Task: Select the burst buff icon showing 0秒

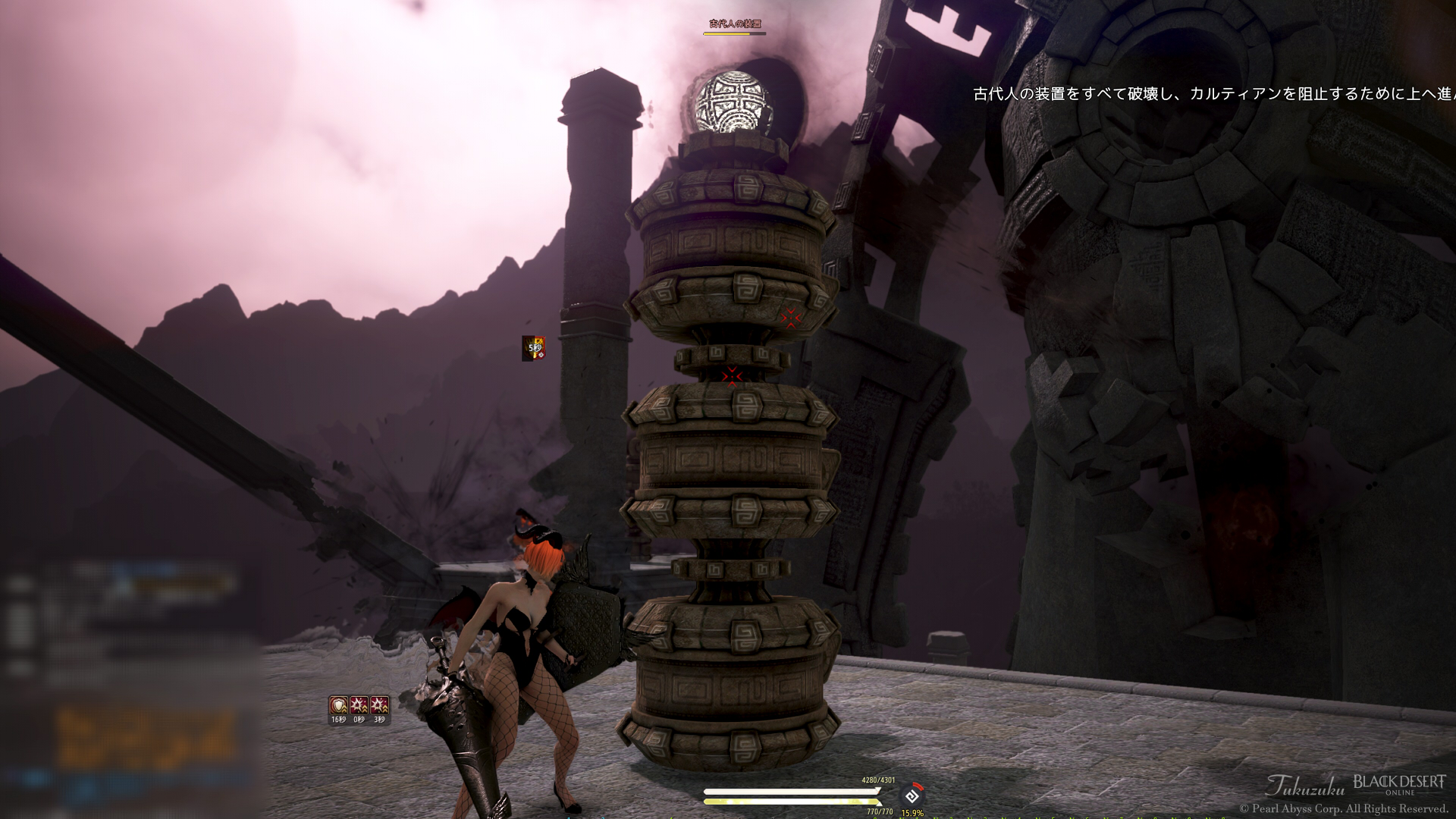Action: (x=359, y=706)
